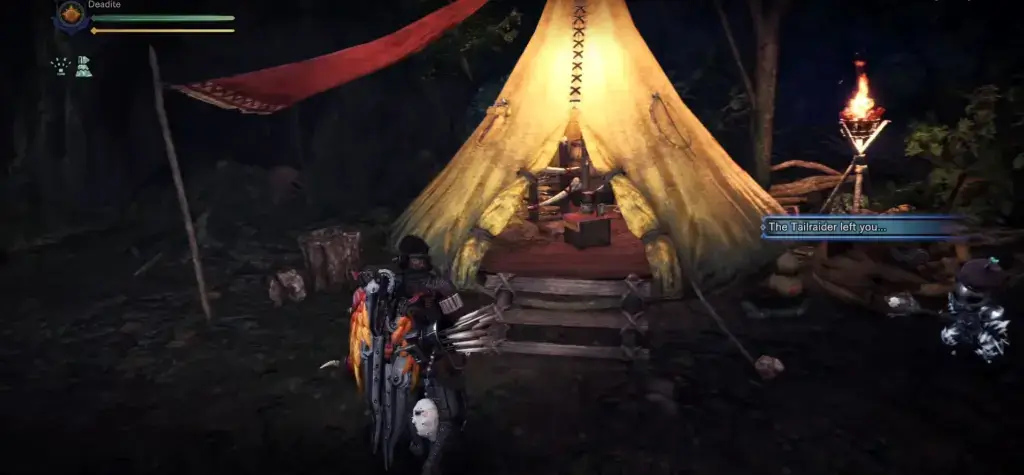This screenshot has width=1024, height=475.
Task: Select the sparkle status buff icon
Action: [60, 66]
